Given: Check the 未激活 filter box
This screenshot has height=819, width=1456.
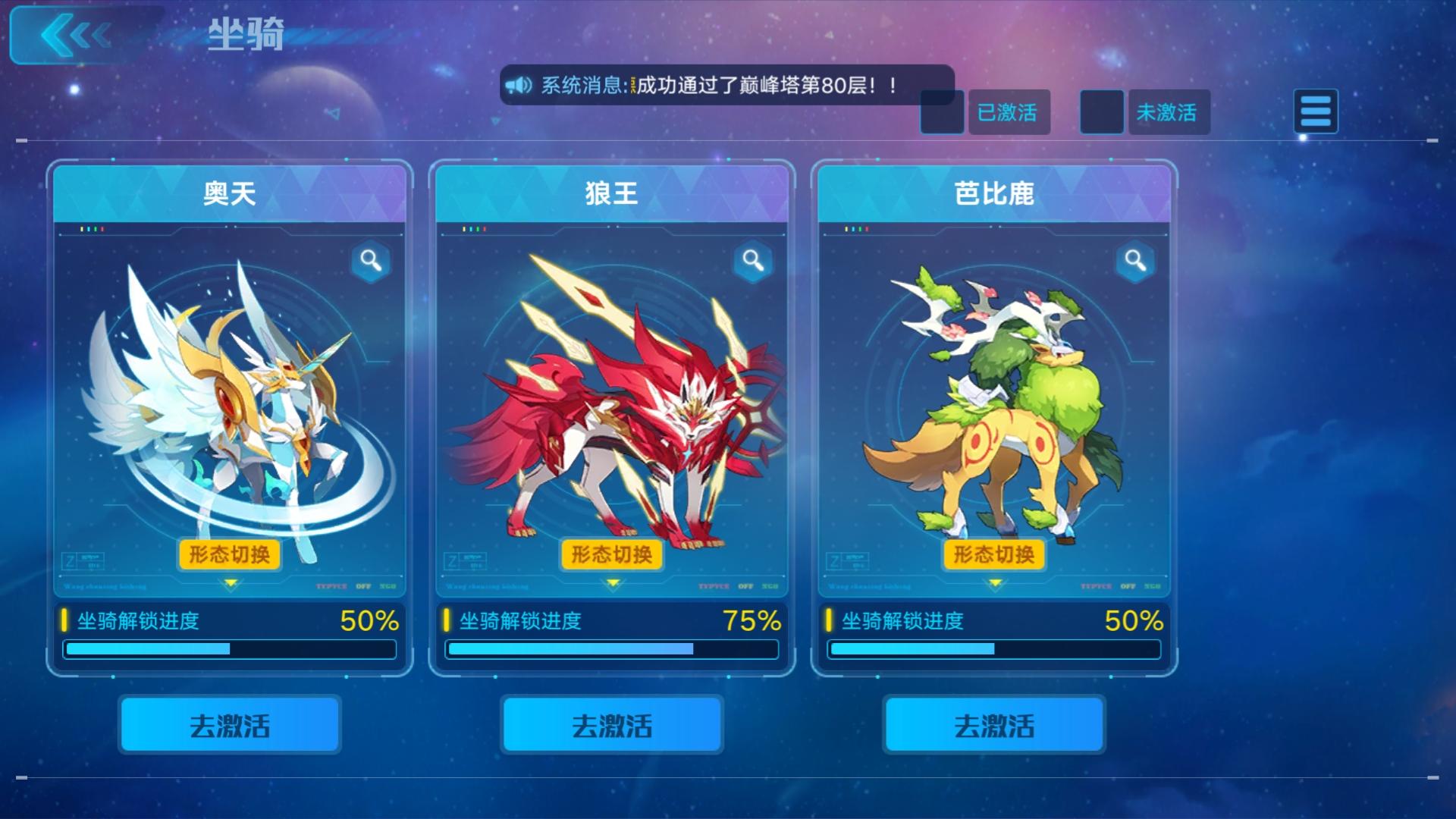Looking at the screenshot, I should (x=1101, y=111).
